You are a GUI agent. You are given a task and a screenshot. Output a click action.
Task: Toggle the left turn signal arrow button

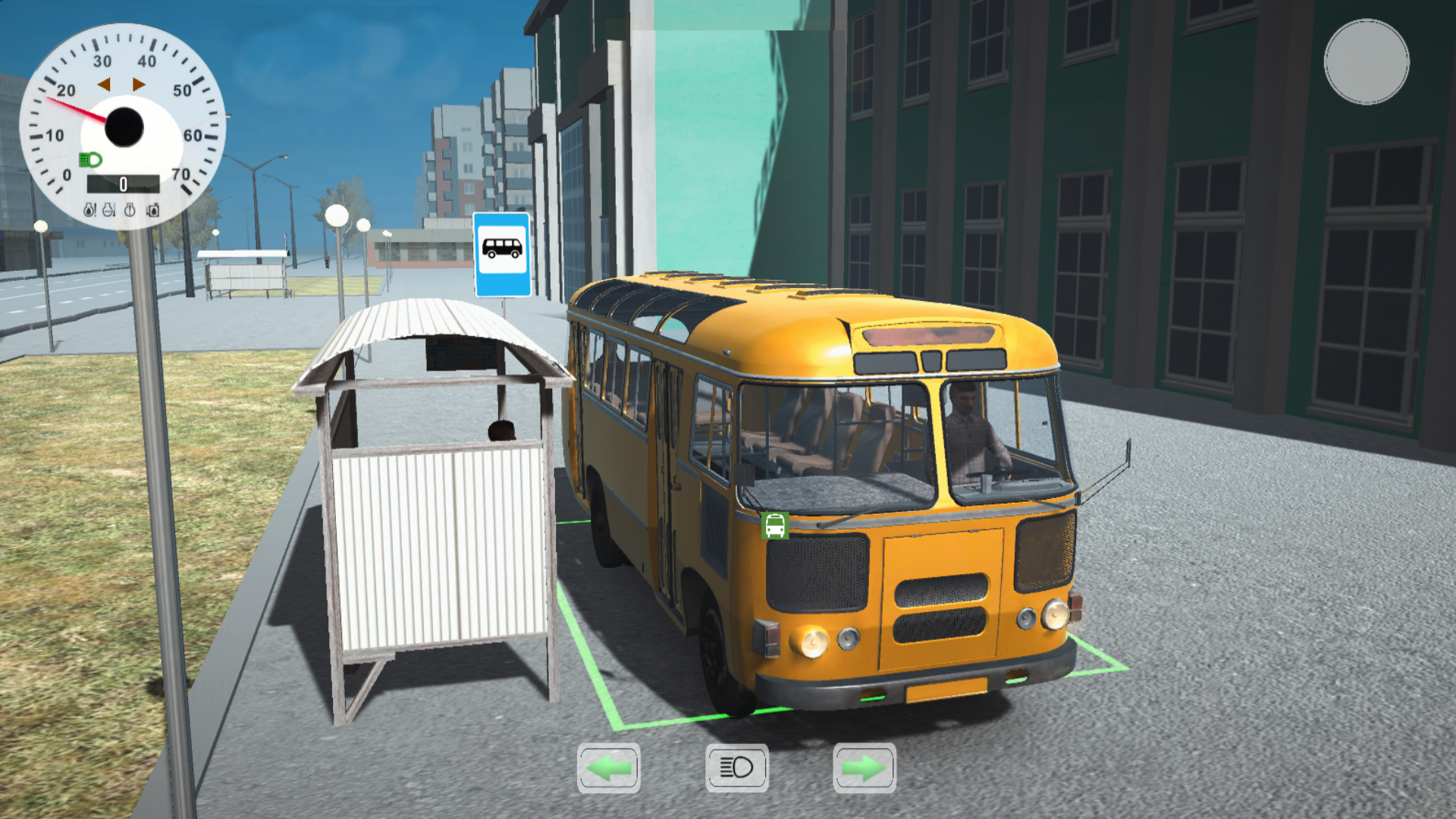(607, 767)
